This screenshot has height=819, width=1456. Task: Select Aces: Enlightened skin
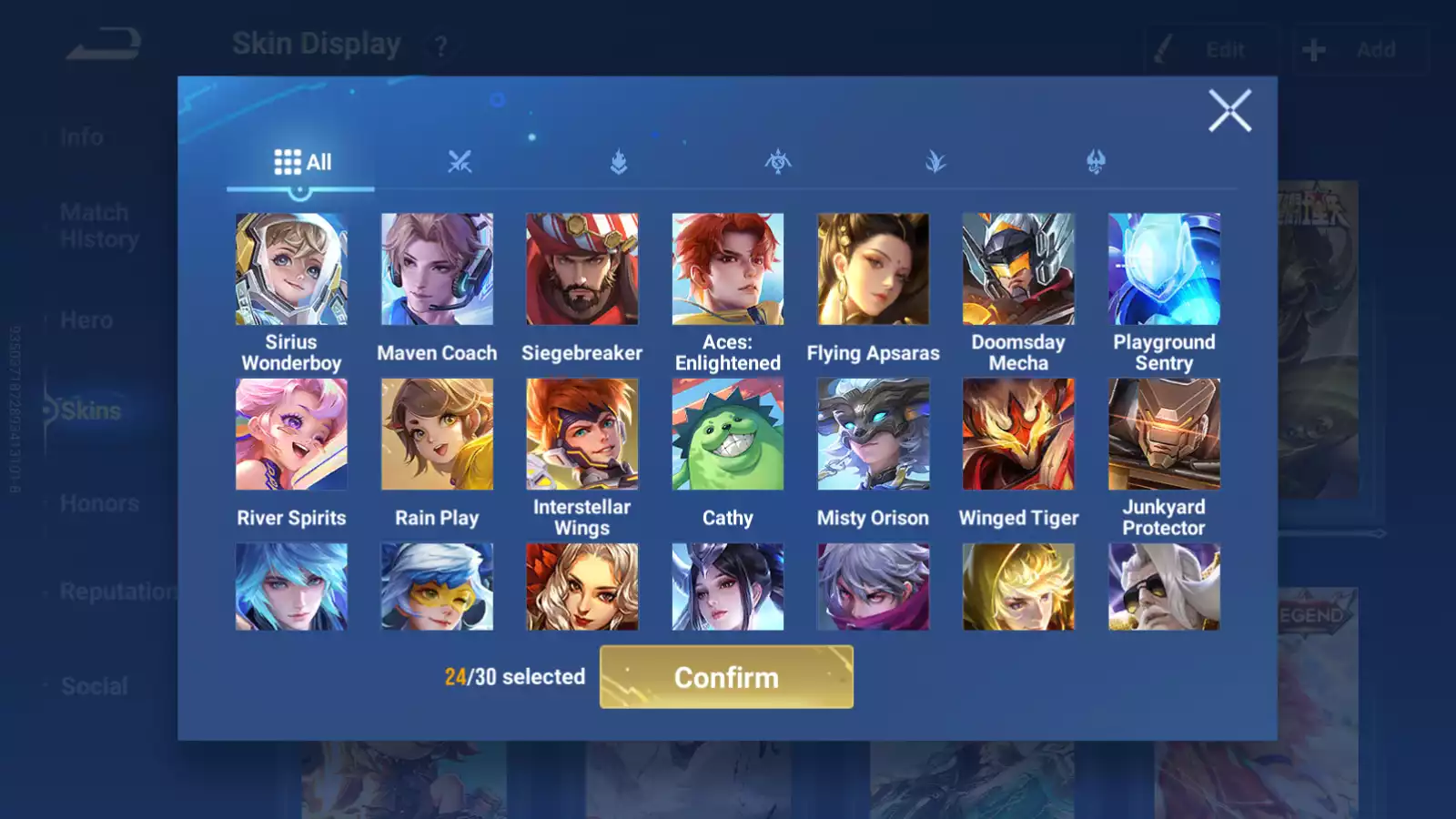728,269
